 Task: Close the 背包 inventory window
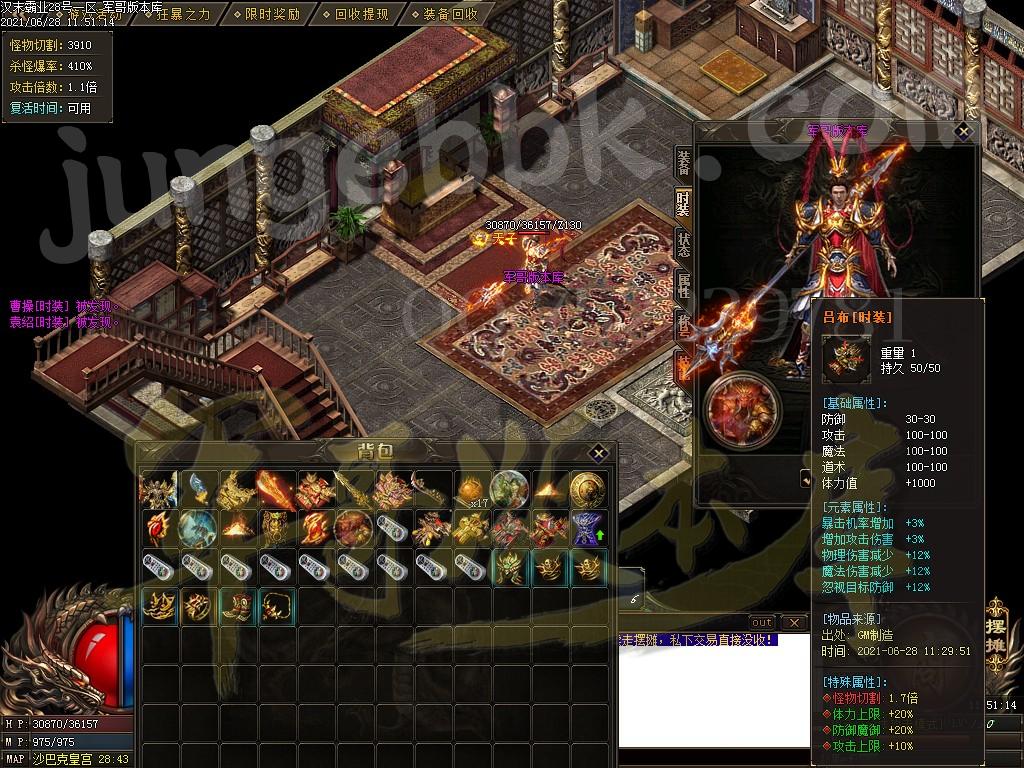click(598, 453)
